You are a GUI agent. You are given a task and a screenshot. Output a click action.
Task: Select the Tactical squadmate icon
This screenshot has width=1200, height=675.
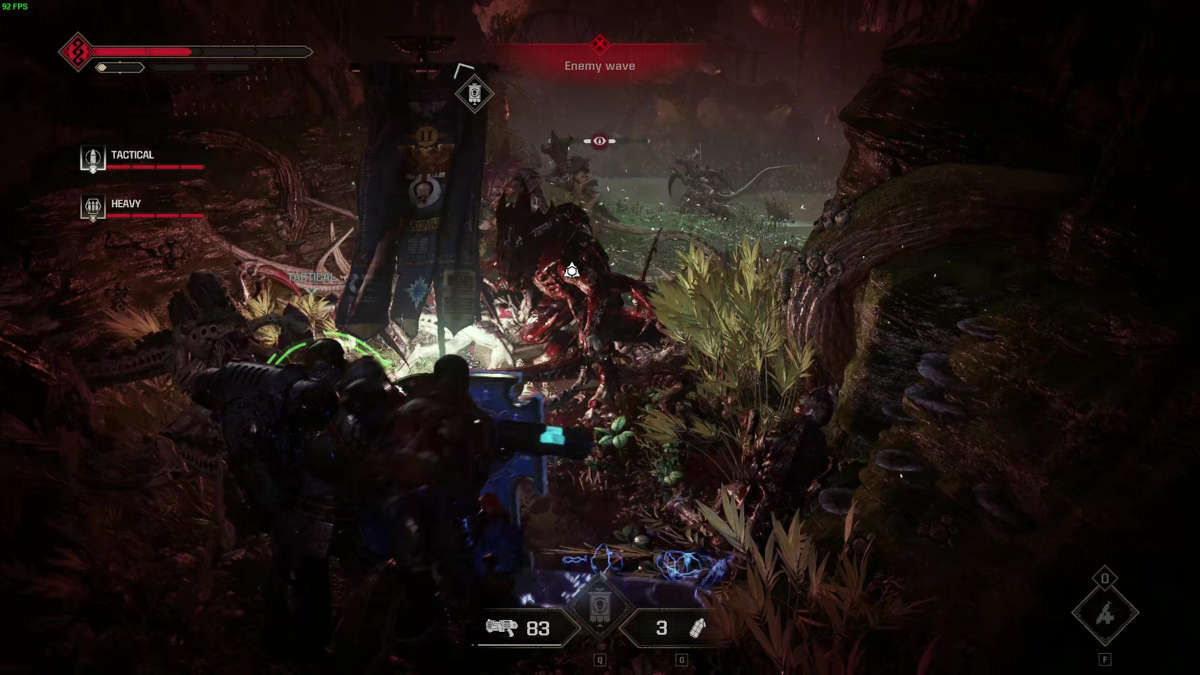93,159
